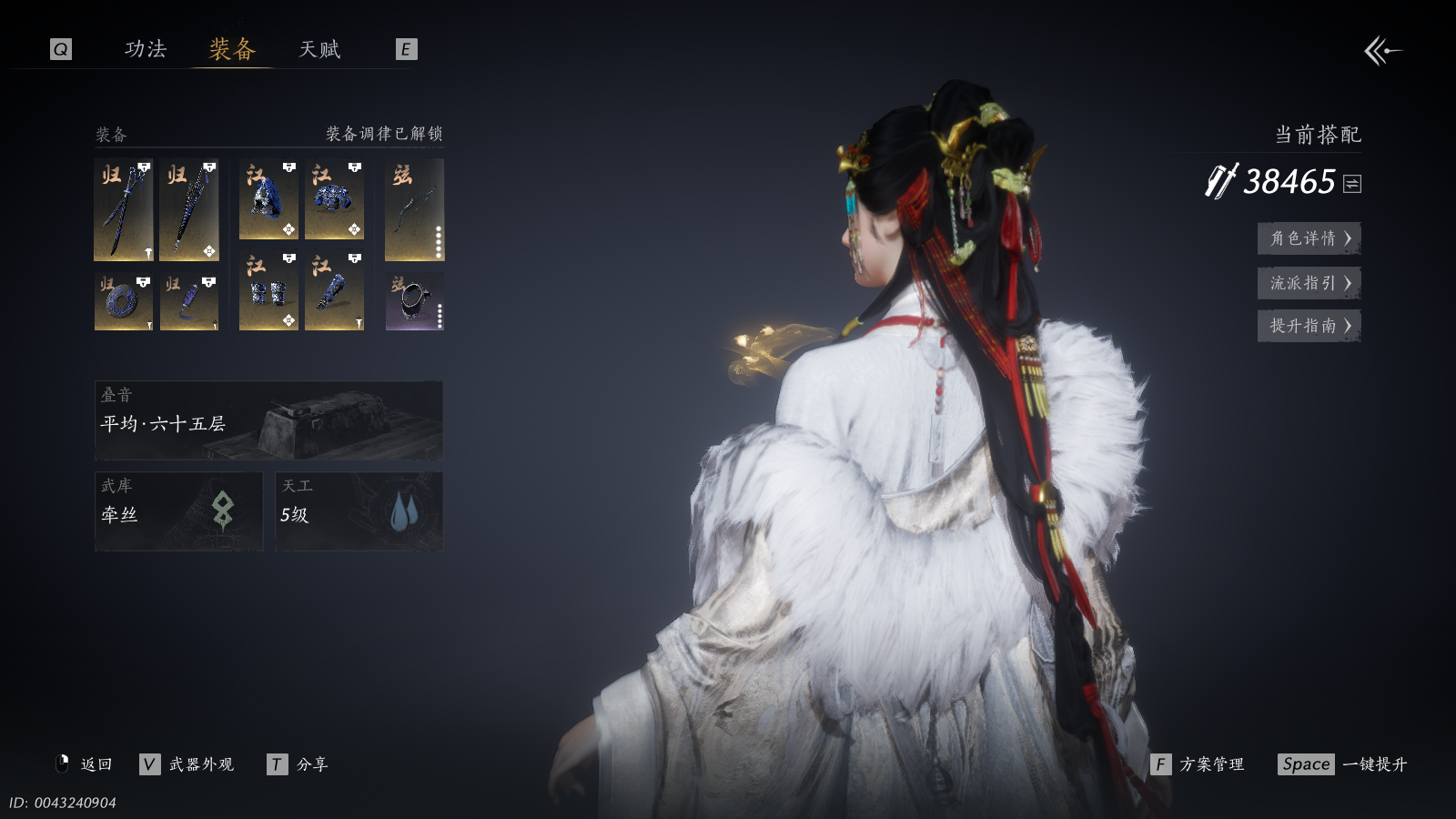Open the 武库 牵丝 panel
The image size is (1456, 819).
tap(178, 511)
